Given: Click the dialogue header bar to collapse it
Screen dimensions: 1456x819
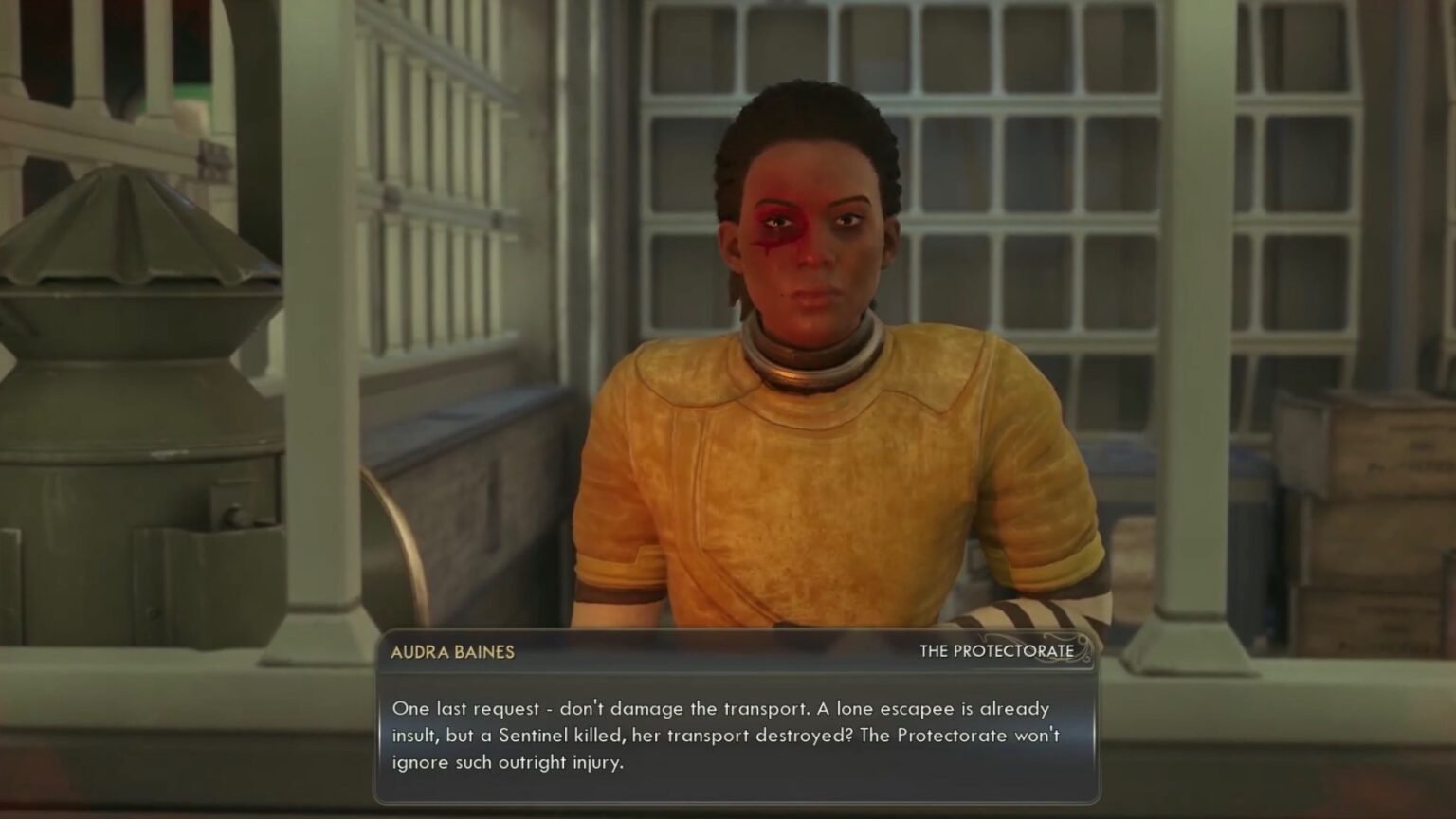Looking at the screenshot, I should [x=730, y=652].
